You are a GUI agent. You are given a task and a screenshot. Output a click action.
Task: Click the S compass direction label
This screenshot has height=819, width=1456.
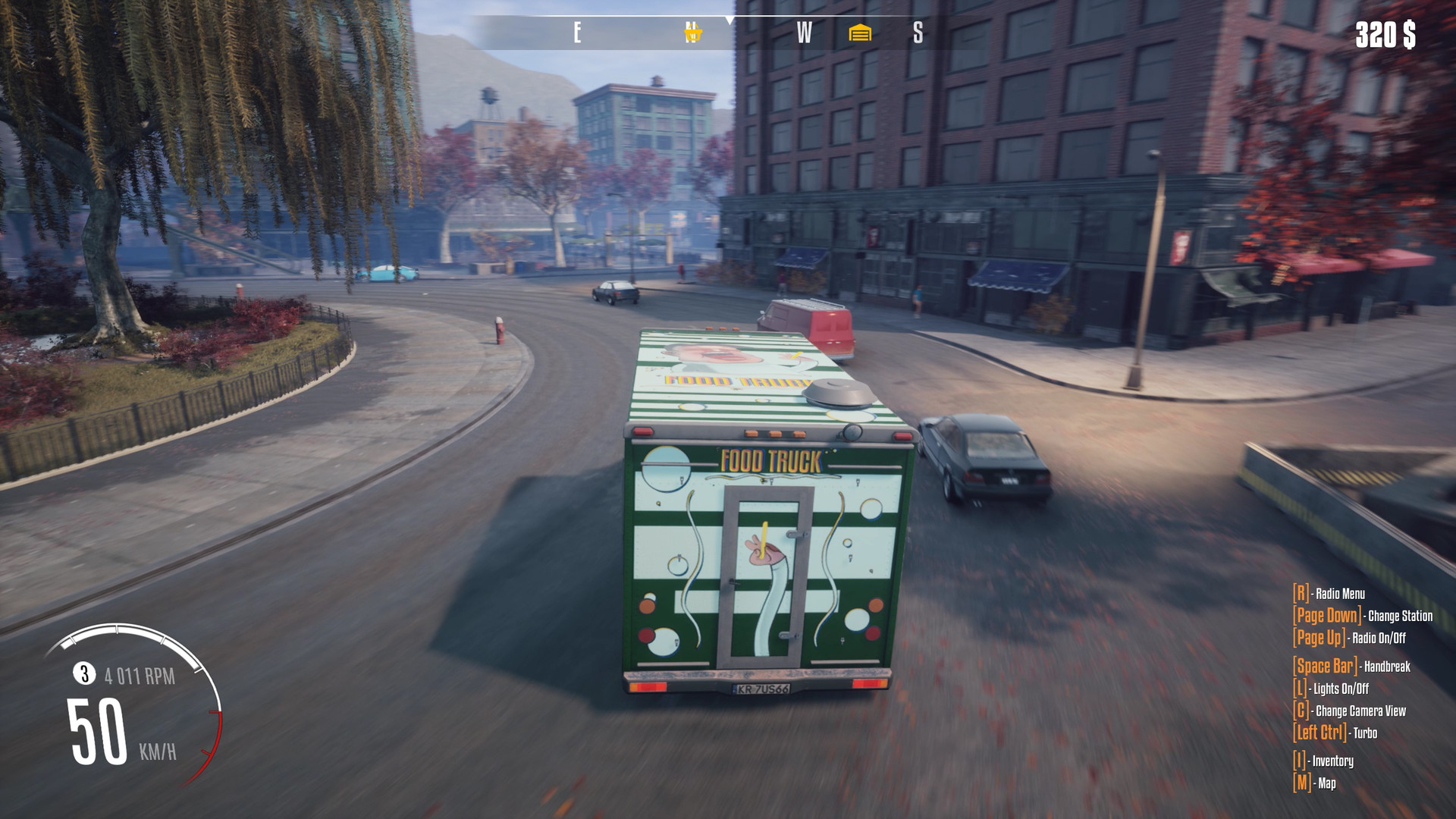coord(919,32)
